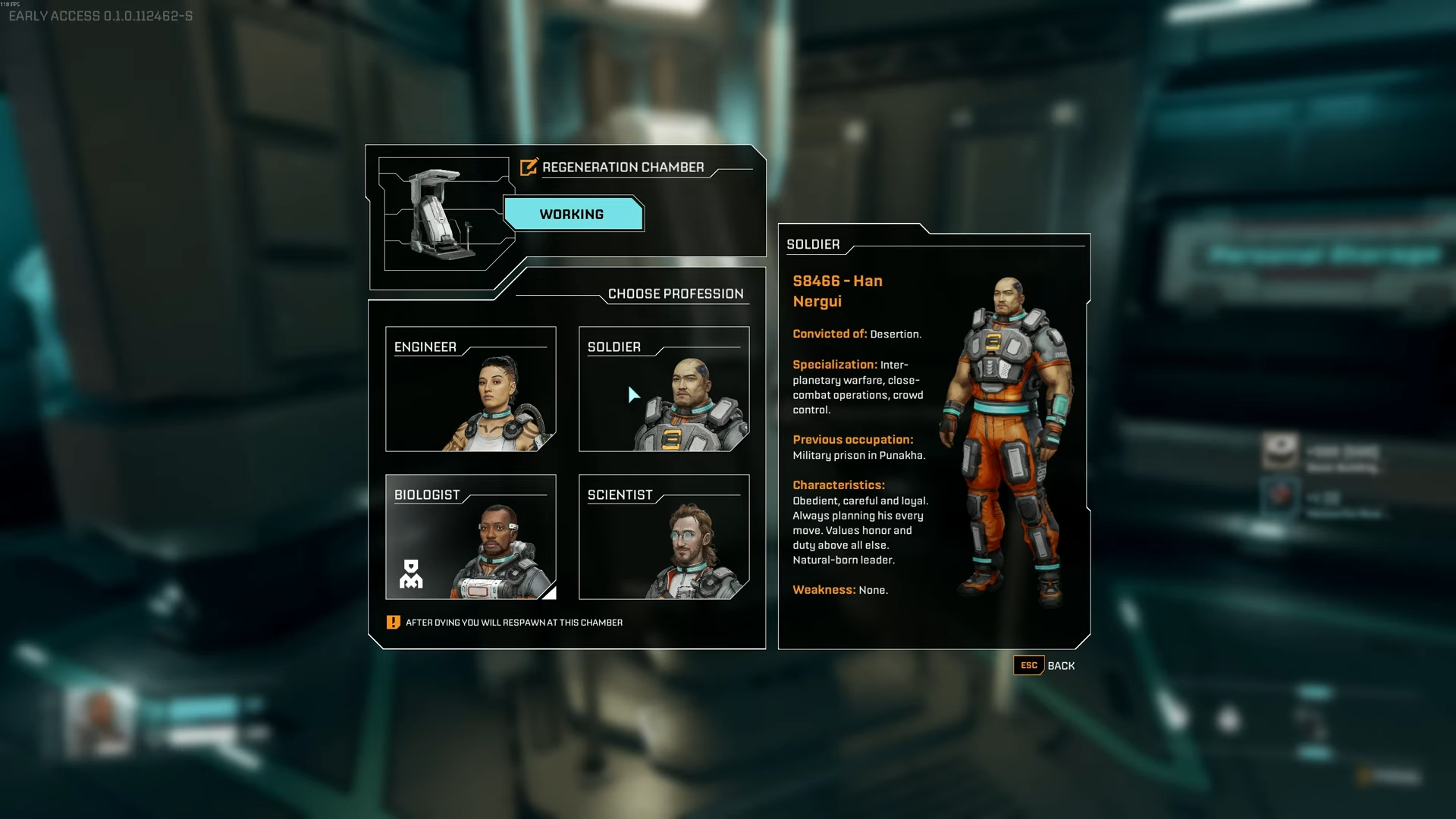Go back using the Back button
The image size is (1456, 819).
[x=1045, y=666]
